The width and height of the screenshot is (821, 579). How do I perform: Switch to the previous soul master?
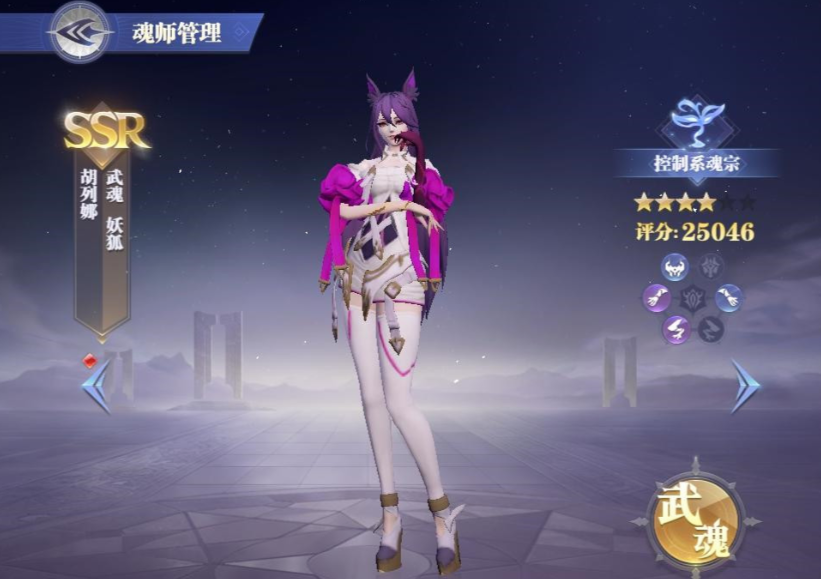click(96, 385)
